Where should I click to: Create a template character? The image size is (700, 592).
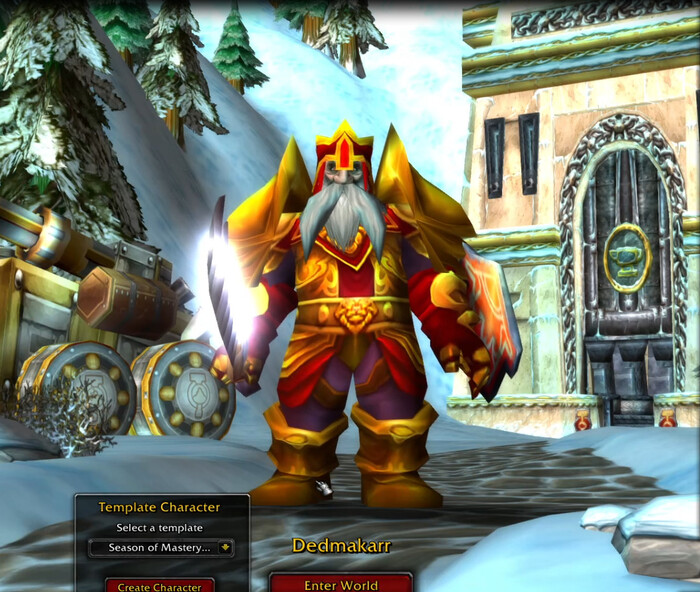pos(160,585)
